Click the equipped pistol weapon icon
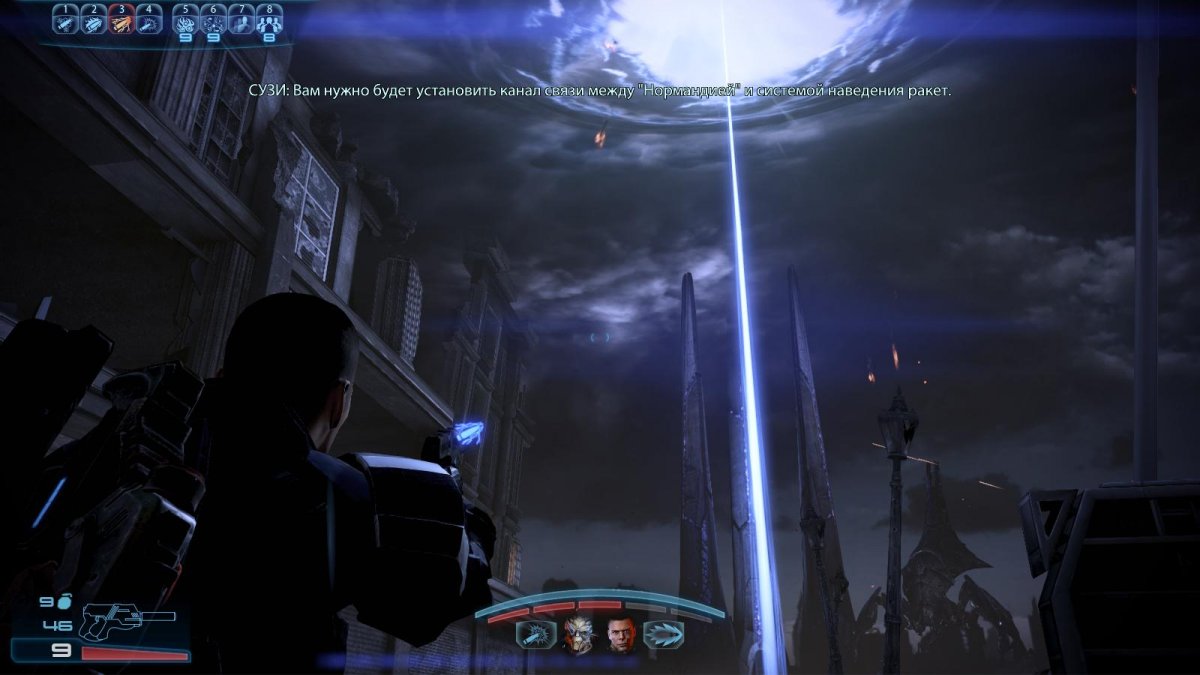Screen dimensions: 1200x675 pyautogui.click(x=127, y=622)
